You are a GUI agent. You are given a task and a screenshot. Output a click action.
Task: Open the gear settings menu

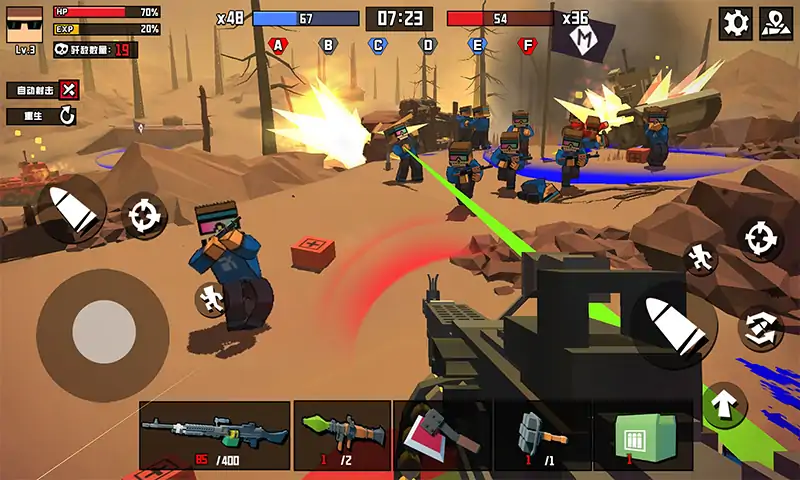click(736, 22)
